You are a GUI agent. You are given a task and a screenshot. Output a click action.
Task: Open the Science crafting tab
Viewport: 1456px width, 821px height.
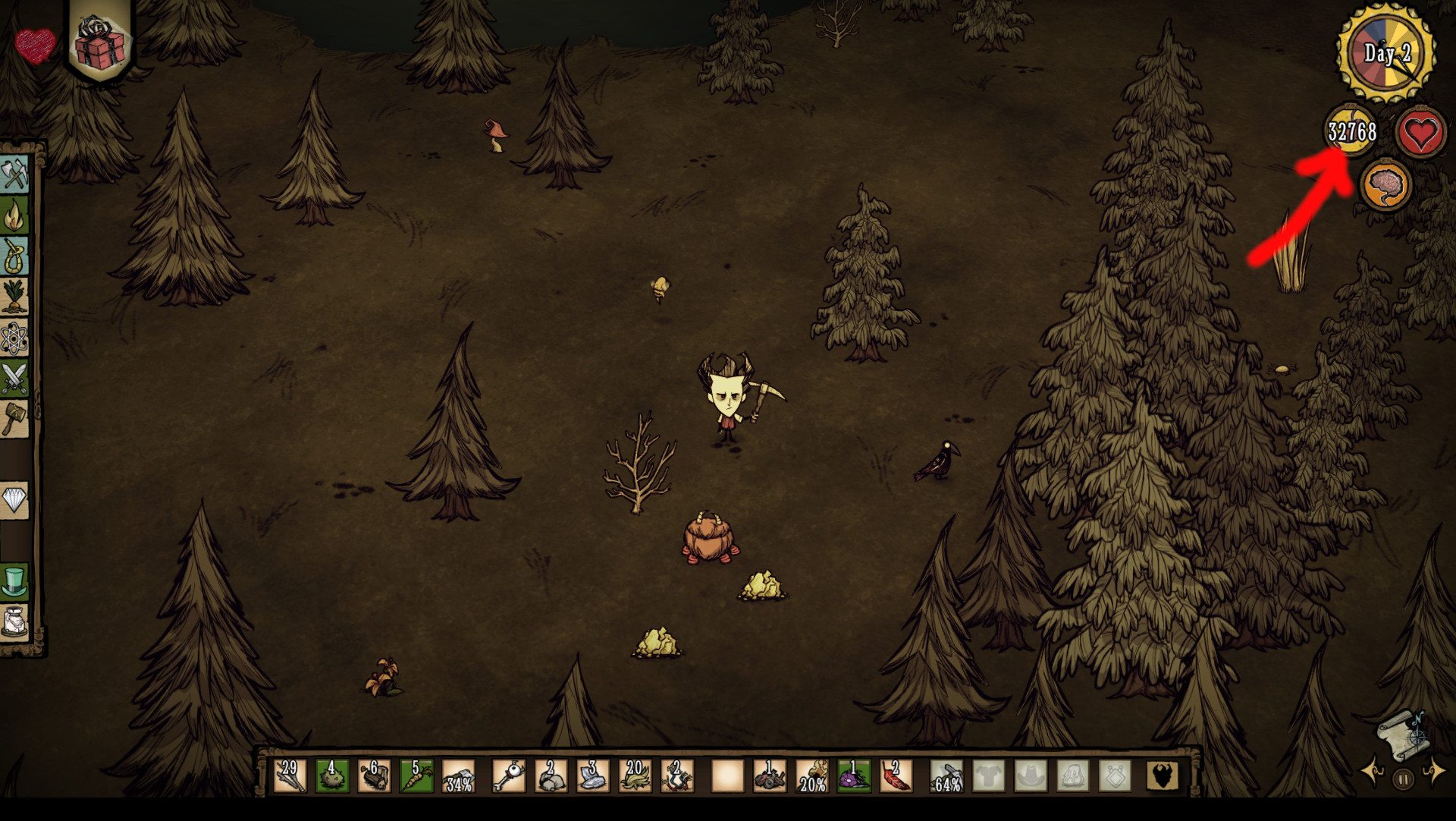point(14,338)
